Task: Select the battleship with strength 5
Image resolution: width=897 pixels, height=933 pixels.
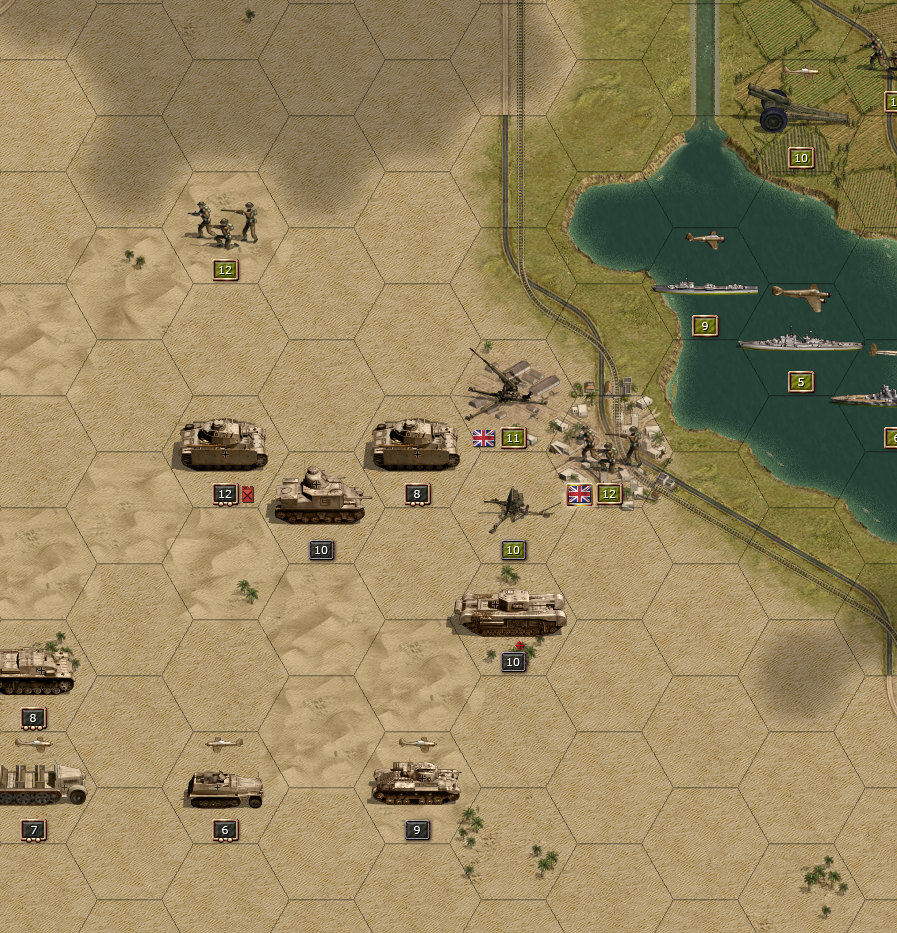Action: coord(799,344)
